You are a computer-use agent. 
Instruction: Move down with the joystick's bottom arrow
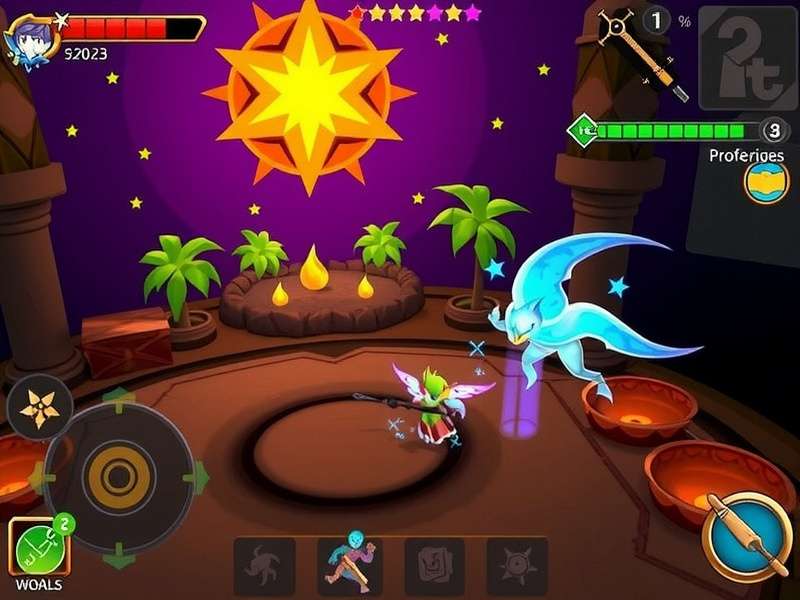point(119,556)
